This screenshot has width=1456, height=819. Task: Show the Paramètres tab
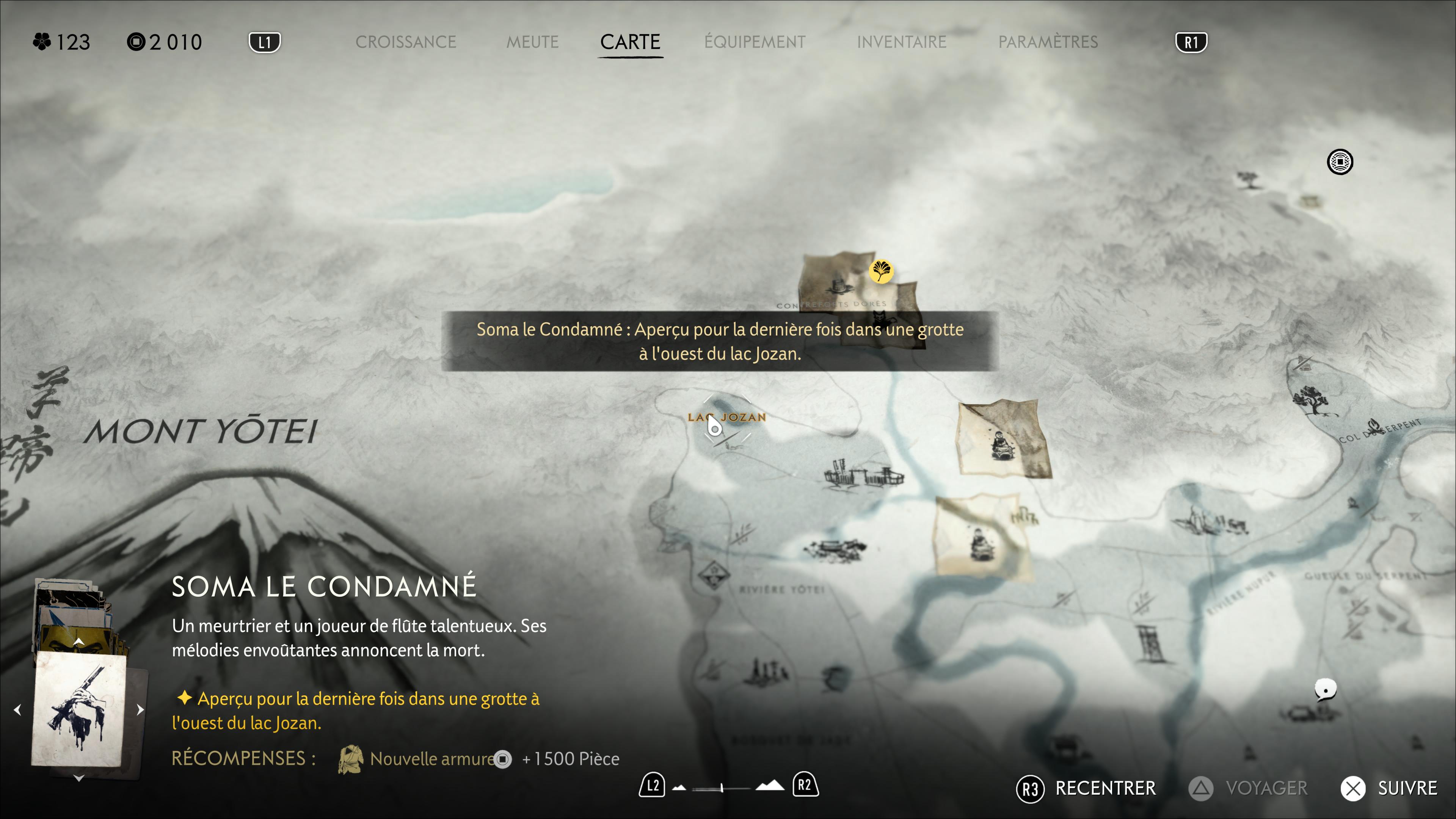[1048, 42]
